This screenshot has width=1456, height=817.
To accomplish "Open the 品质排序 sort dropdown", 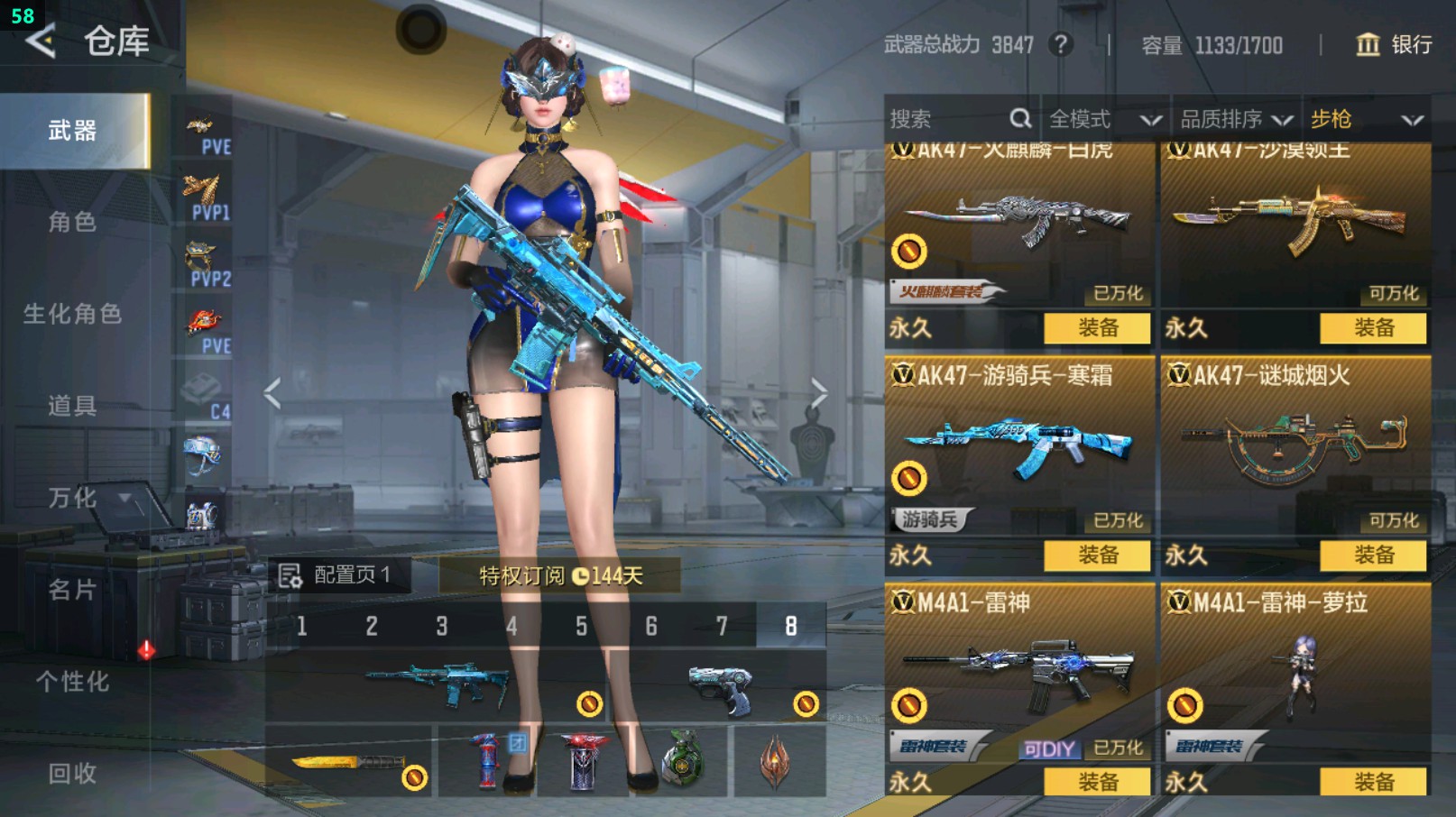I will pyautogui.click(x=1236, y=119).
